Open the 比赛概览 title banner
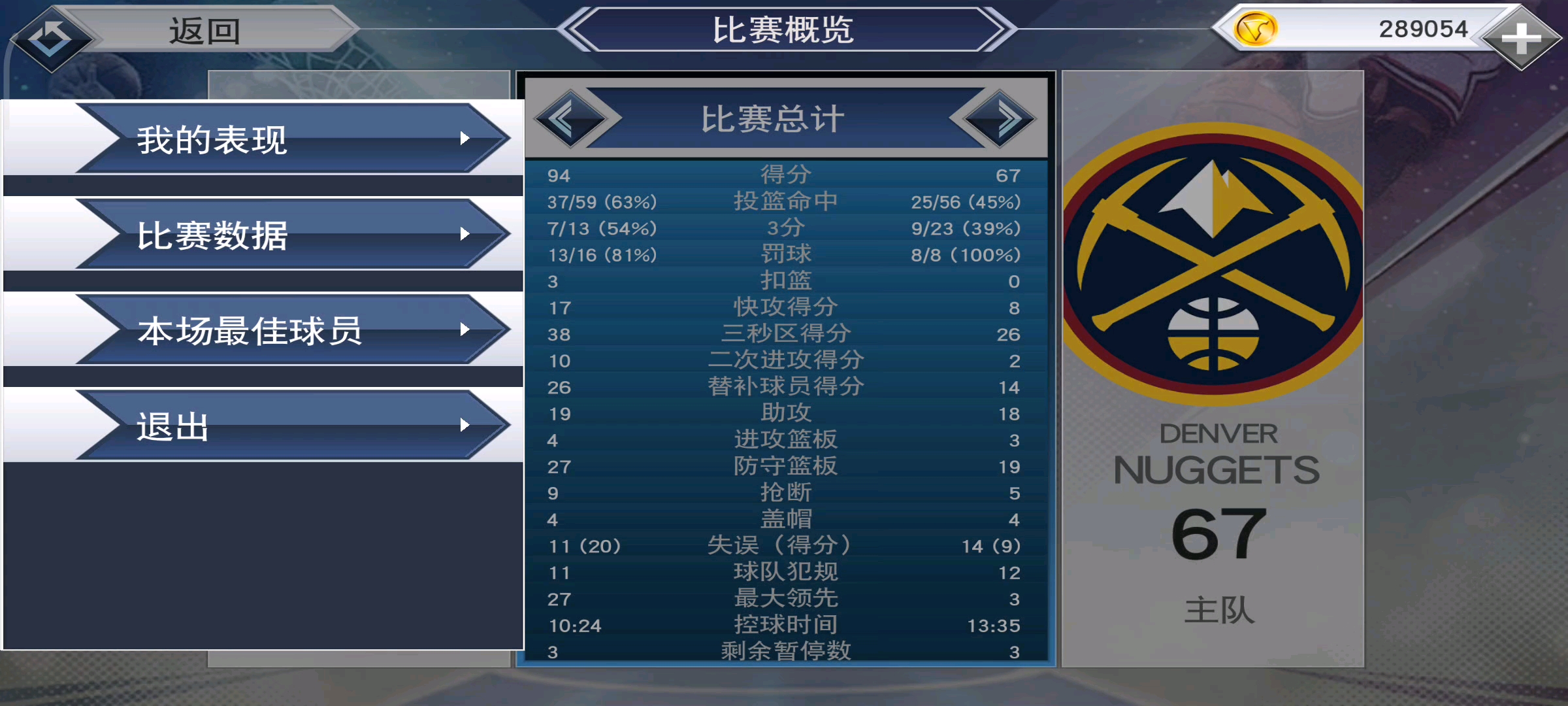Screen dimensions: 1568x706 click(x=784, y=29)
